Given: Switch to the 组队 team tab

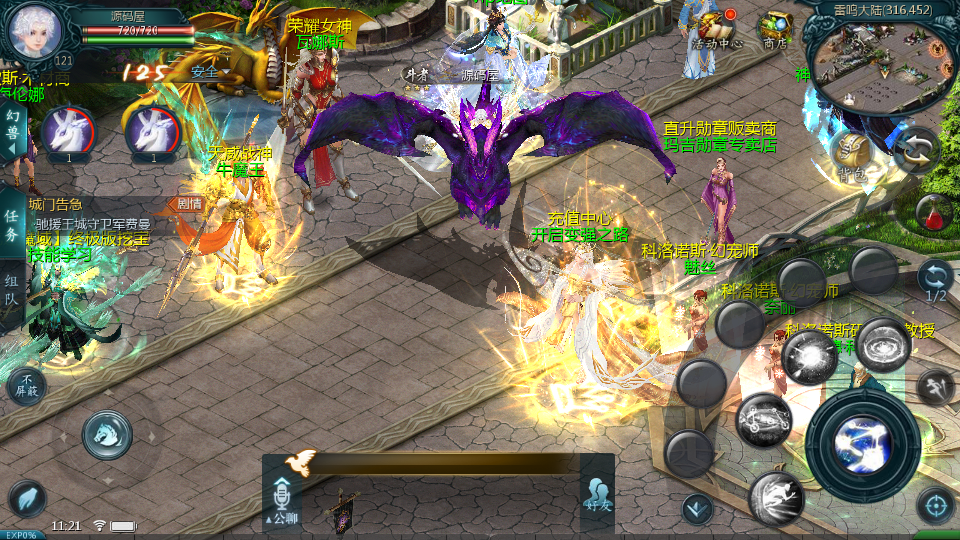Looking at the screenshot, I should point(12,291).
